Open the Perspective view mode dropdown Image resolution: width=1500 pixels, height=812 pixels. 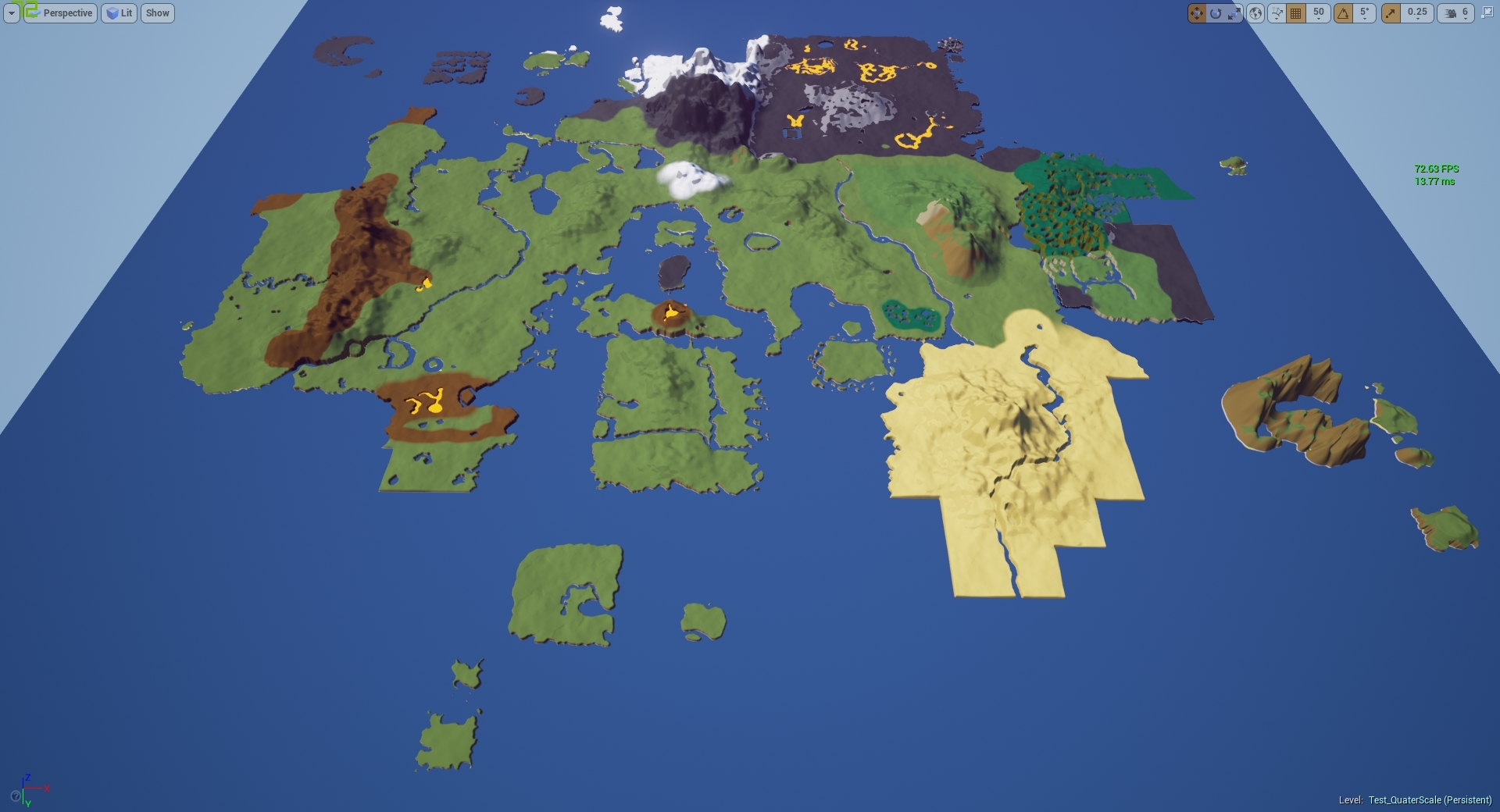59,13
